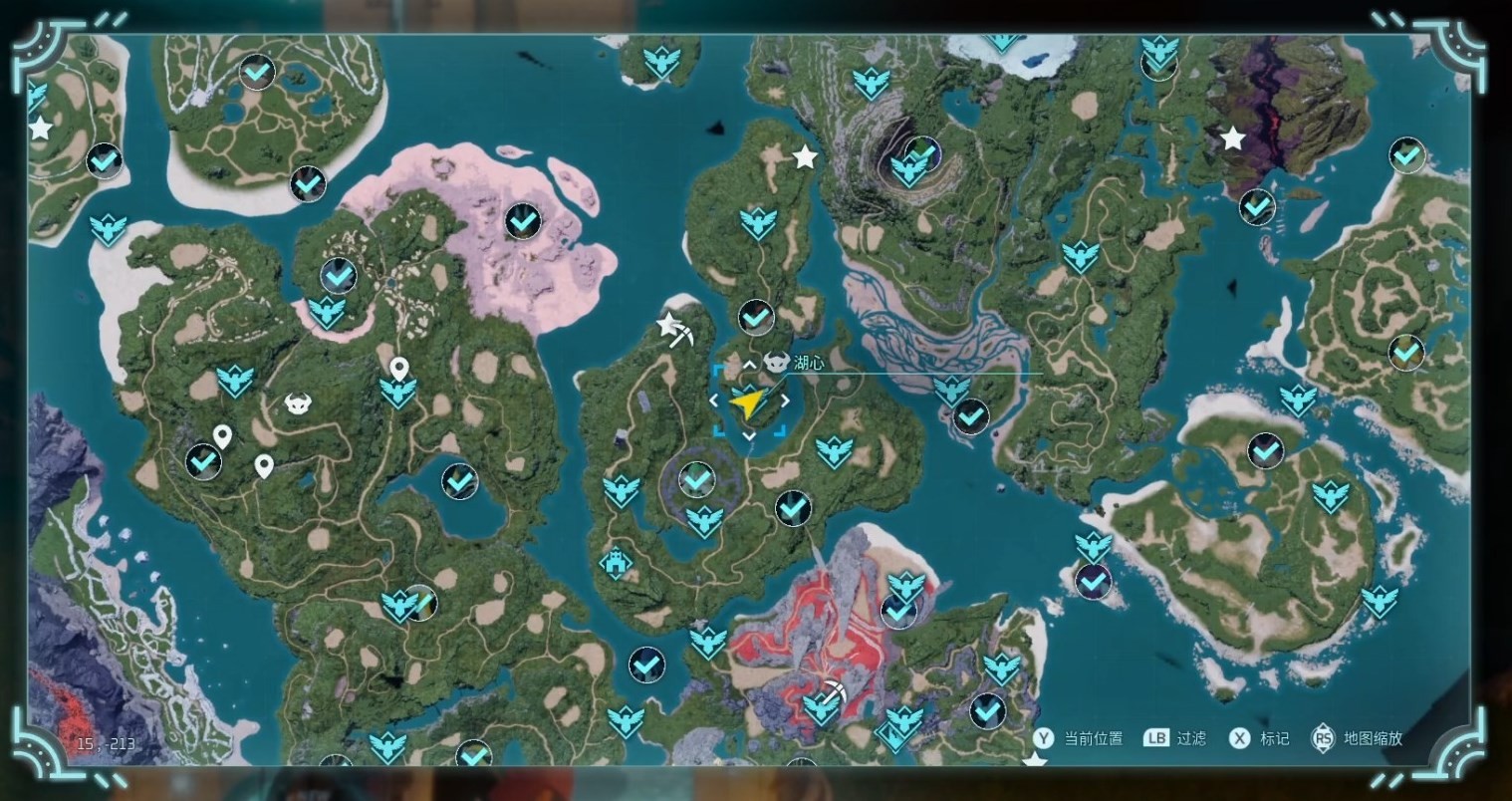This screenshot has width=1512, height=801.
Task: Choose the blue castle tower icon
Action: click(615, 563)
